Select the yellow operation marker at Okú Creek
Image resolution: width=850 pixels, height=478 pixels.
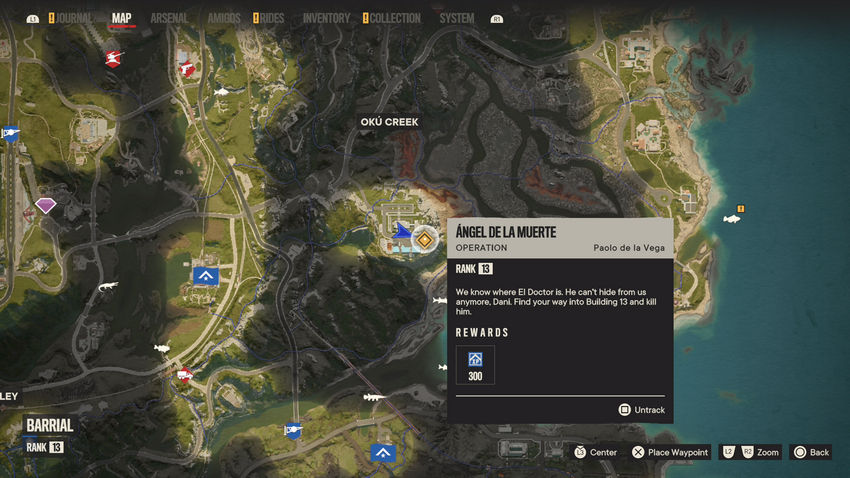[x=425, y=239]
